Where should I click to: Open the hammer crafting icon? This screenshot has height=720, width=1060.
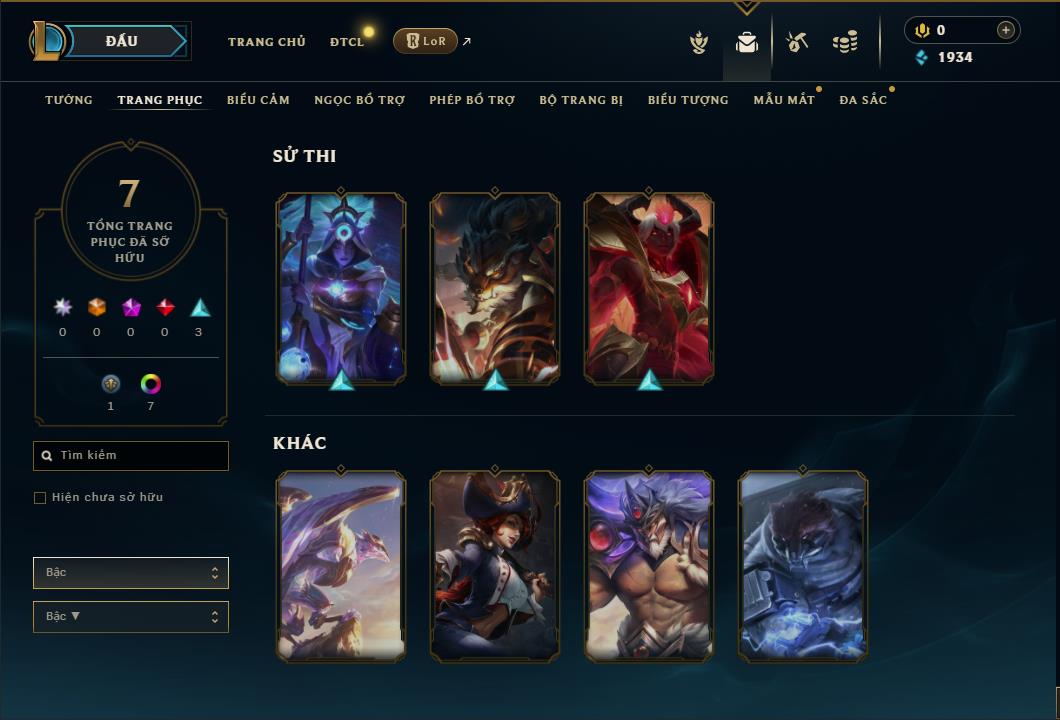[796, 42]
